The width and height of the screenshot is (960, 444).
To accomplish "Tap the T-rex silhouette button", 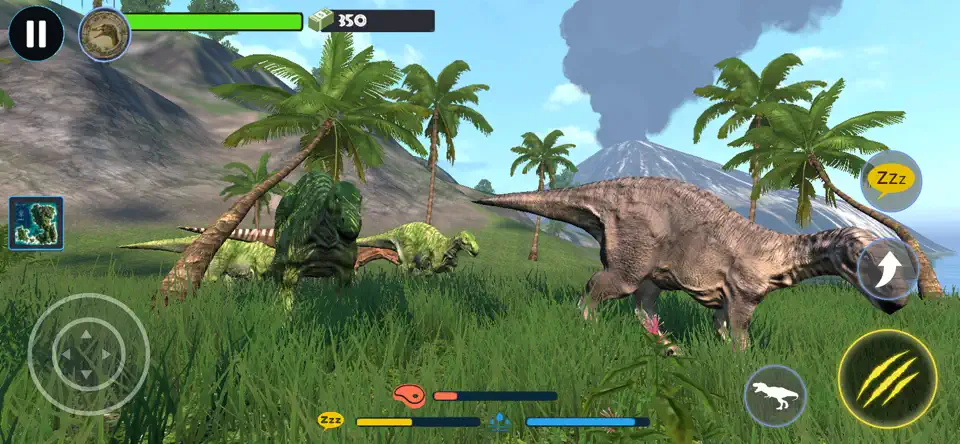I will pos(775,397).
